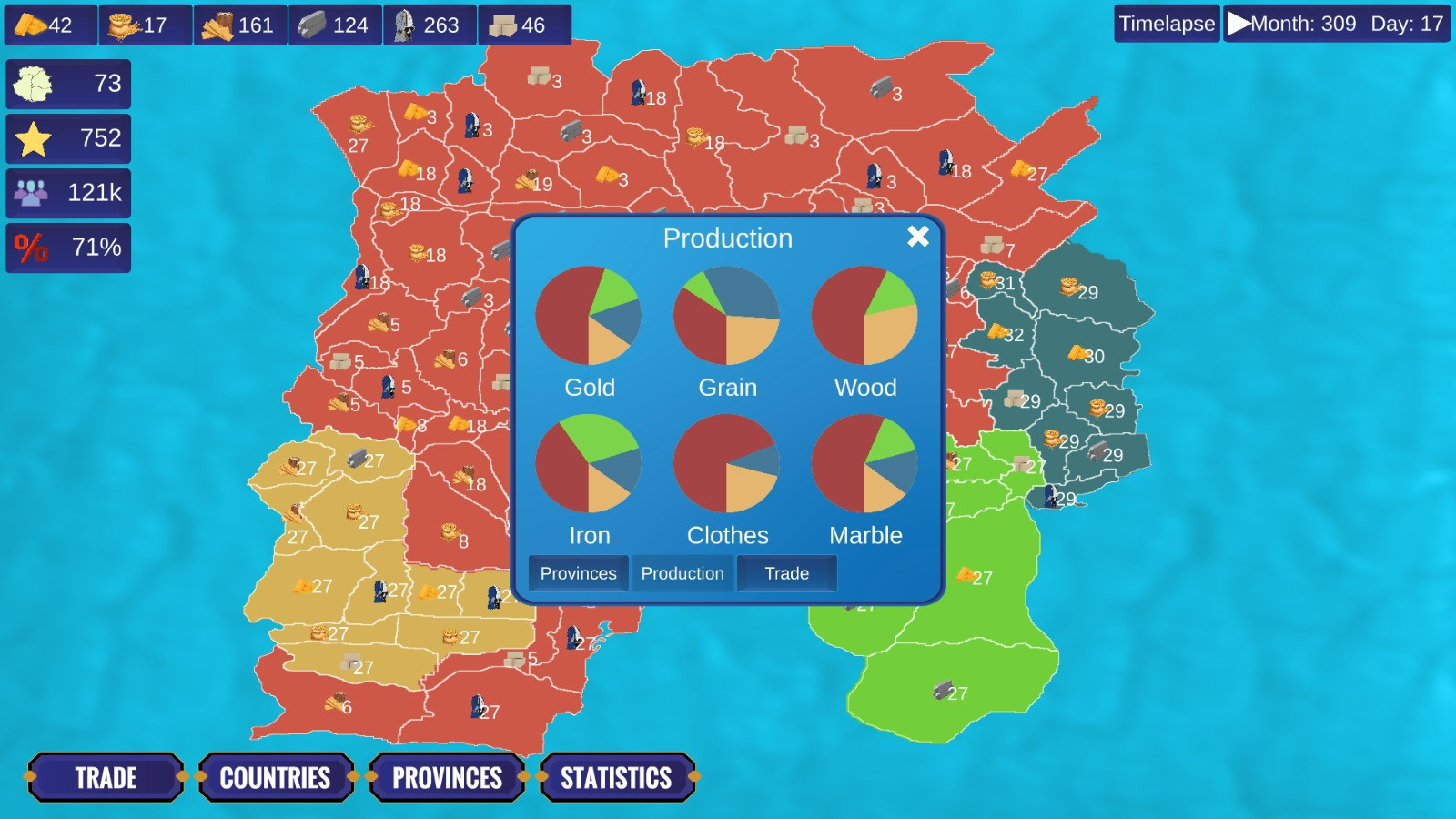Click the play arrow beside Month

1239,24
